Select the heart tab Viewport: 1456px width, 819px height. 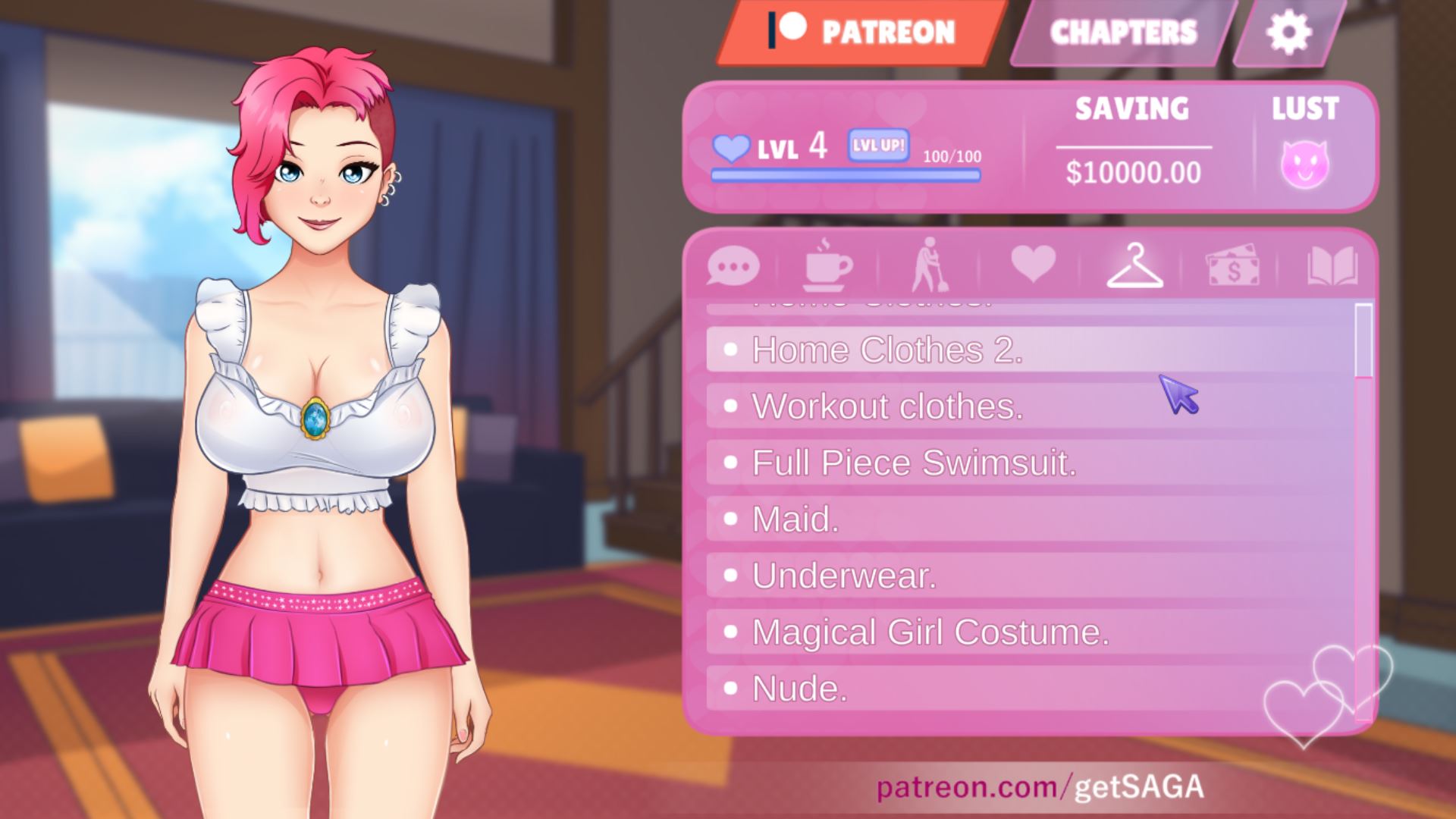[1033, 264]
